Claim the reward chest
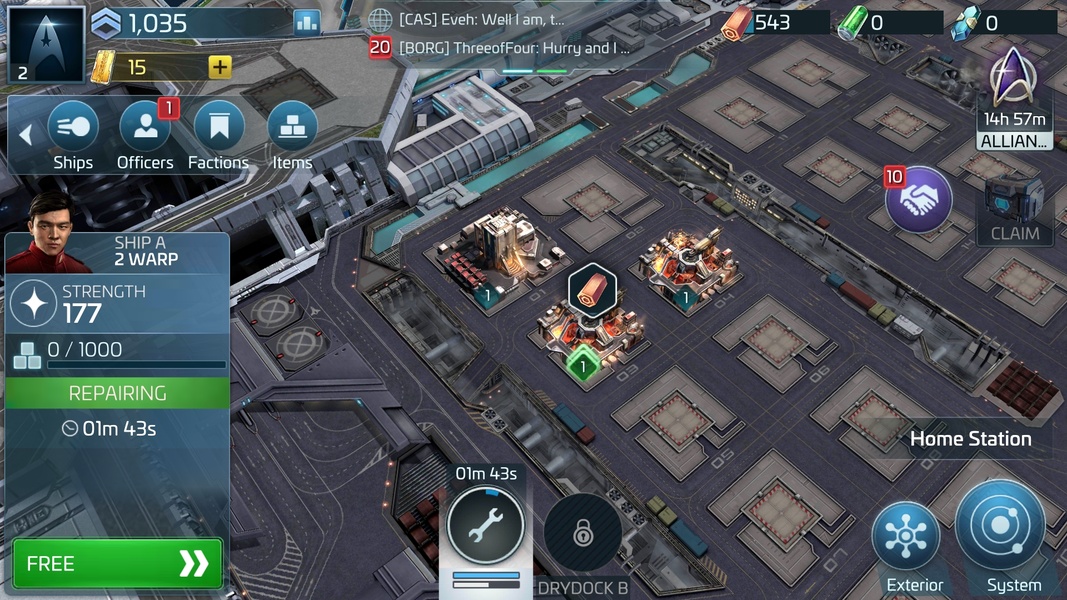 coord(1015,208)
